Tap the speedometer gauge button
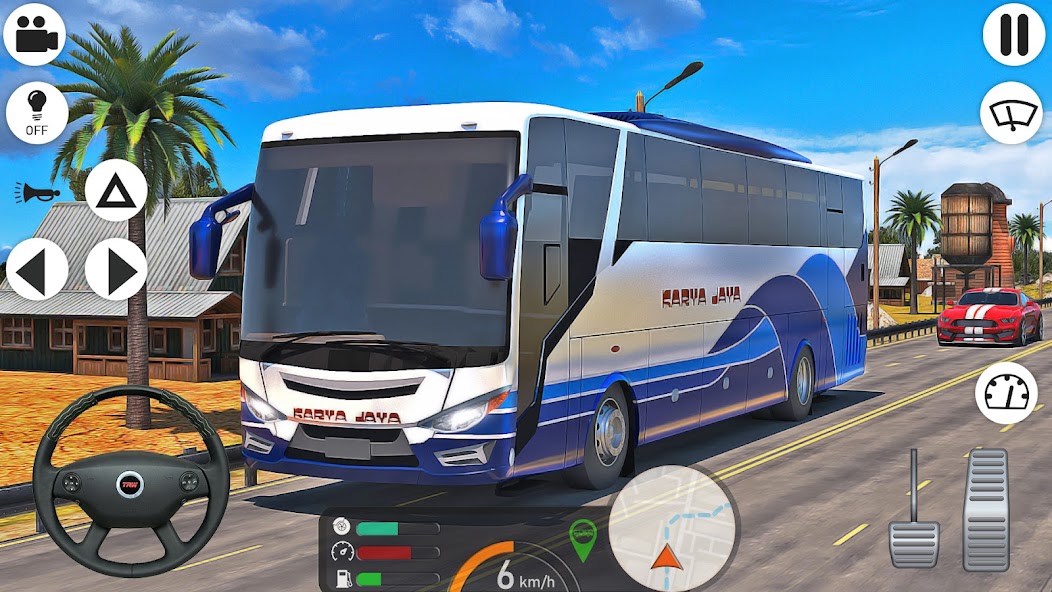1052x592 pixels. pyautogui.click(x=1006, y=393)
